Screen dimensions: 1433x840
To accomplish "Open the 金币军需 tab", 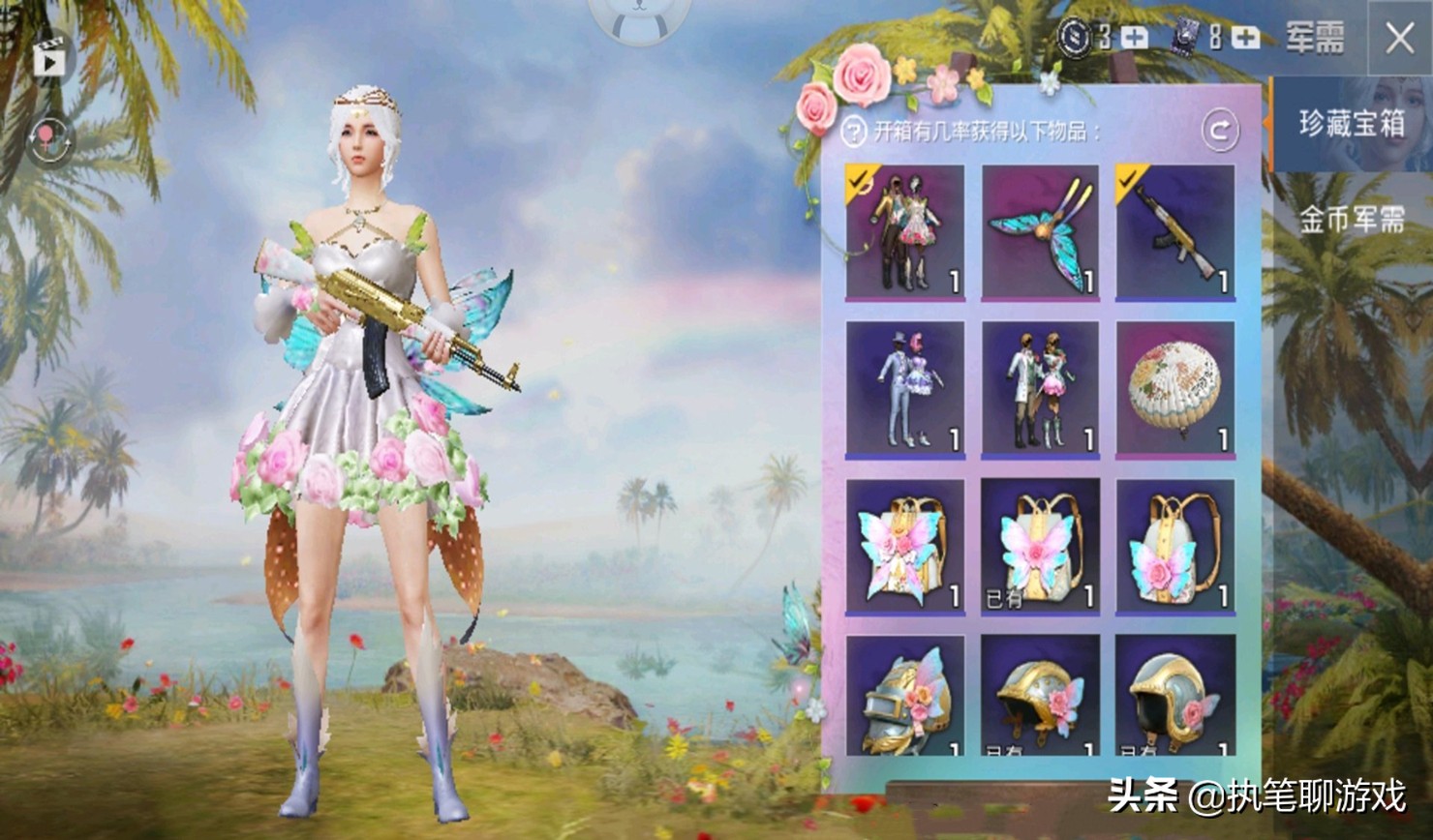I will coord(1352,221).
